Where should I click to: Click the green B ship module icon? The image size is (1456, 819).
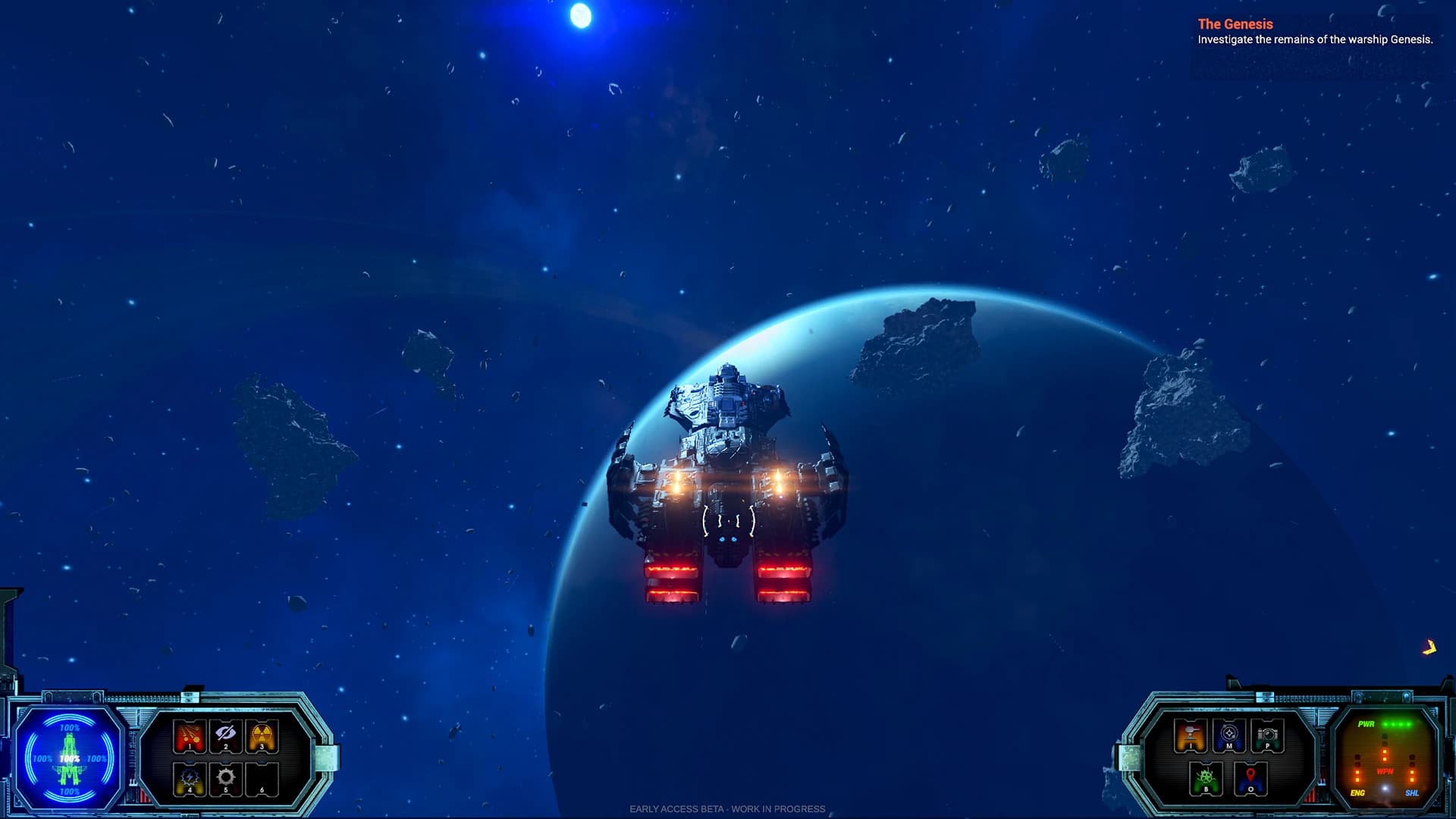click(x=1206, y=780)
